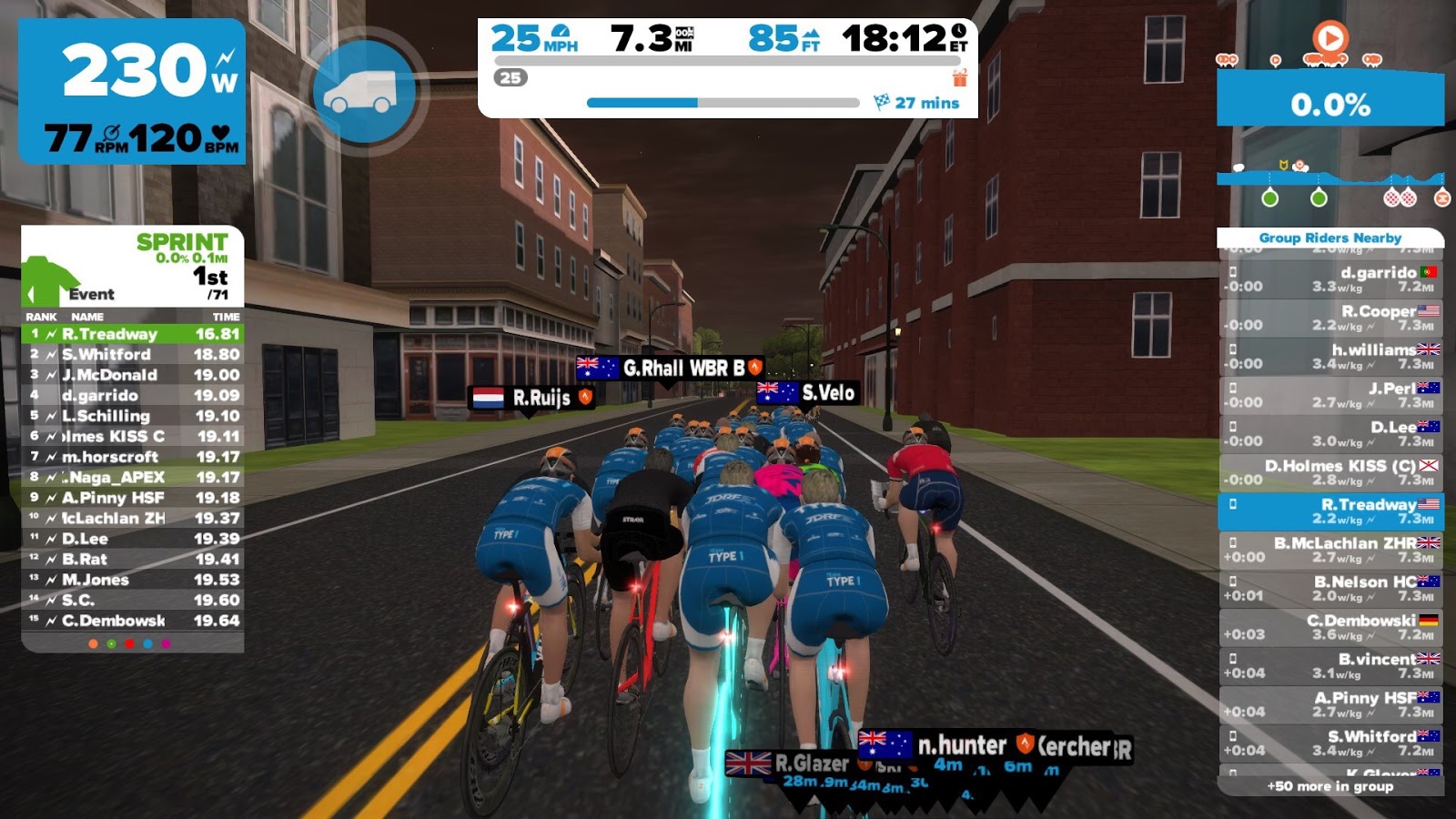Select B.McLachlan ZHR in nearby riders list
This screenshot has height=819, width=1456.
coord(1330,550)
